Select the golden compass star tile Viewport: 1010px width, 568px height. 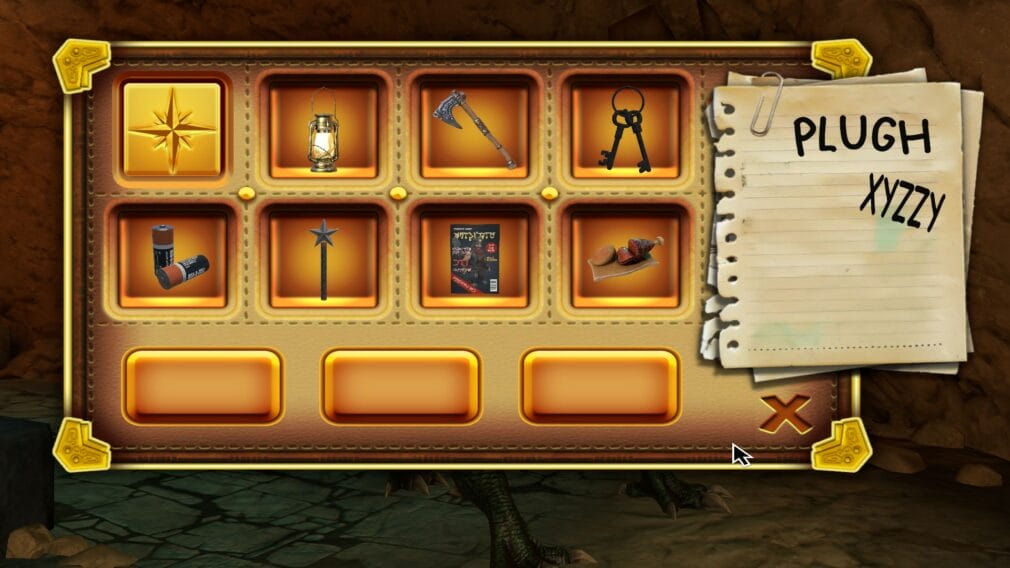coord(172,130)
